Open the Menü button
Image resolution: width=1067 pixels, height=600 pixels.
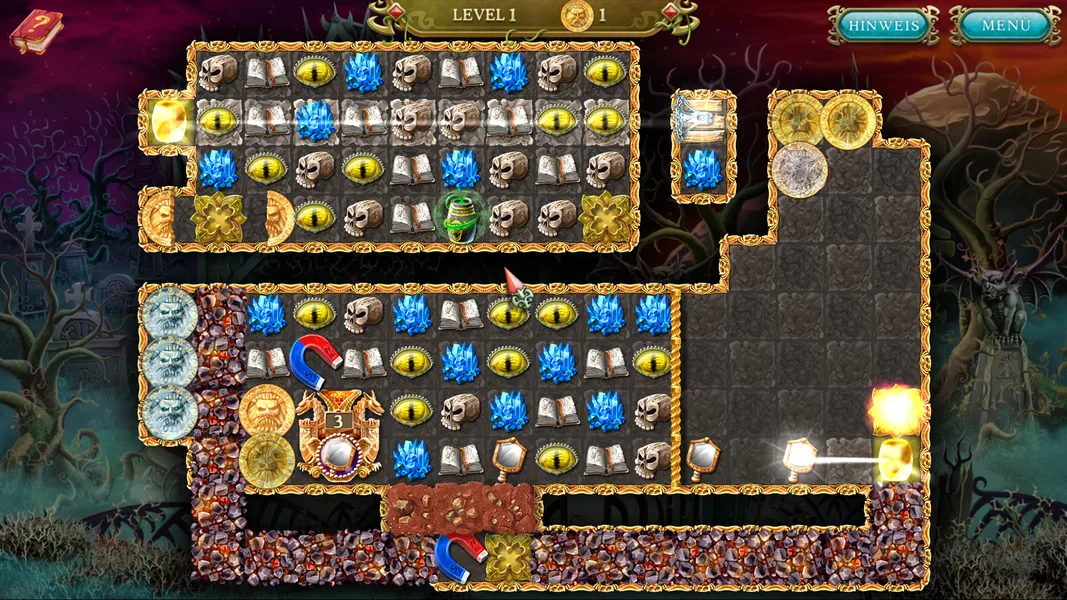(x=1004, y=26)
